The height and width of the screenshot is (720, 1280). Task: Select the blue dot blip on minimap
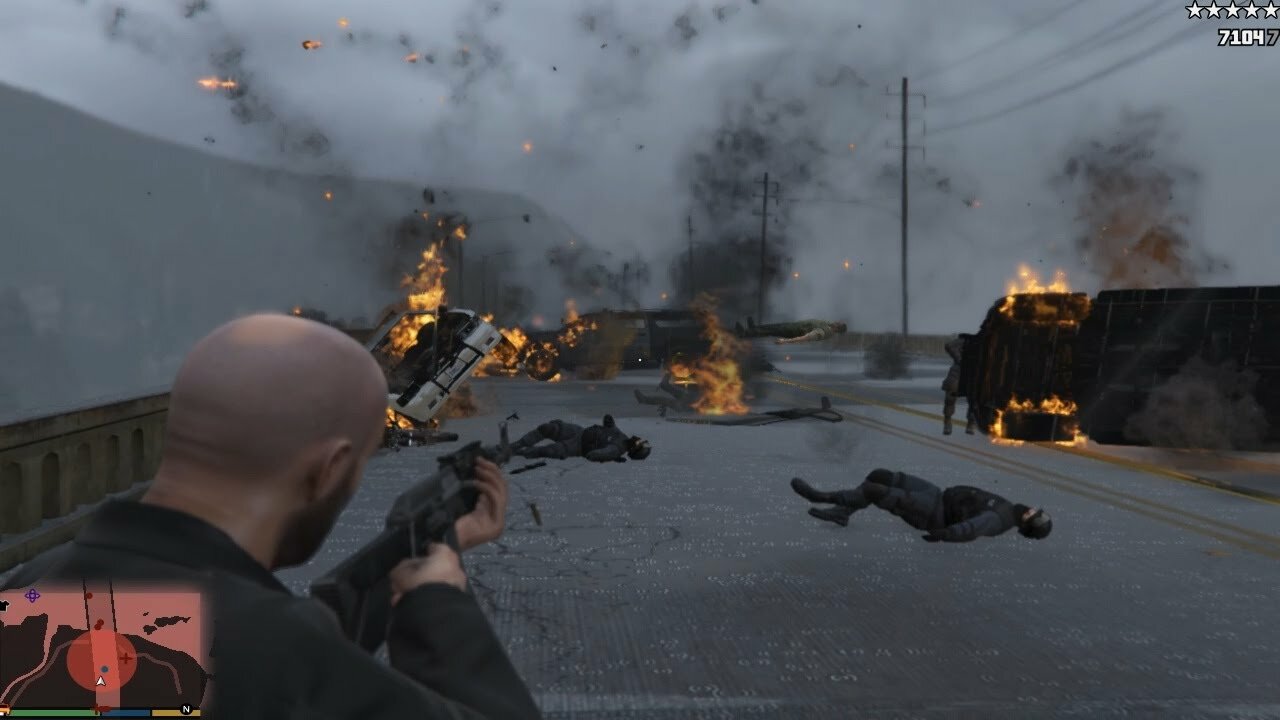tap(104, 668)
